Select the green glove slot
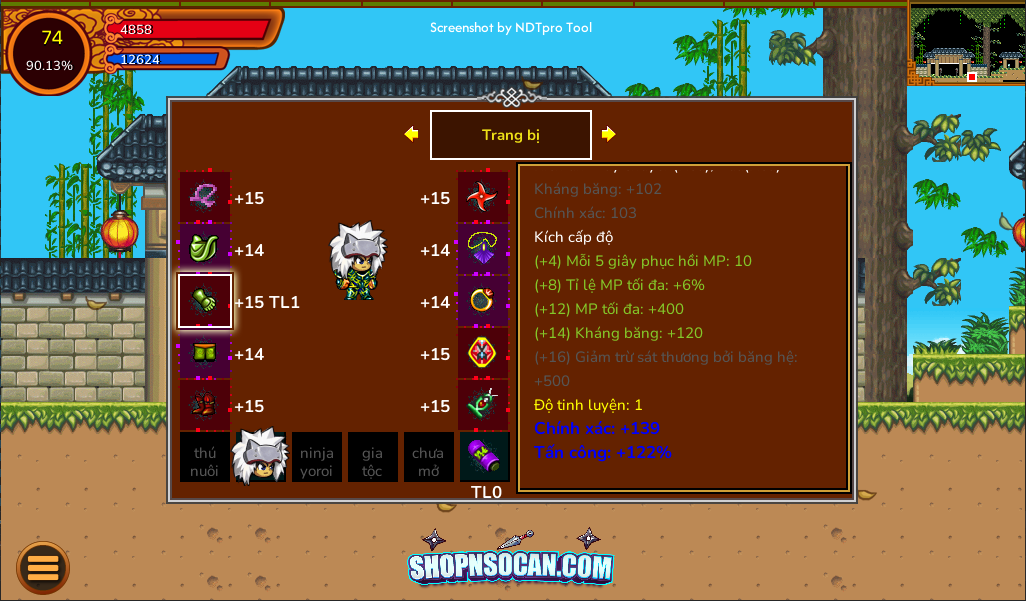This screenshot has height=601, width=1026. (x=205, y=301)
